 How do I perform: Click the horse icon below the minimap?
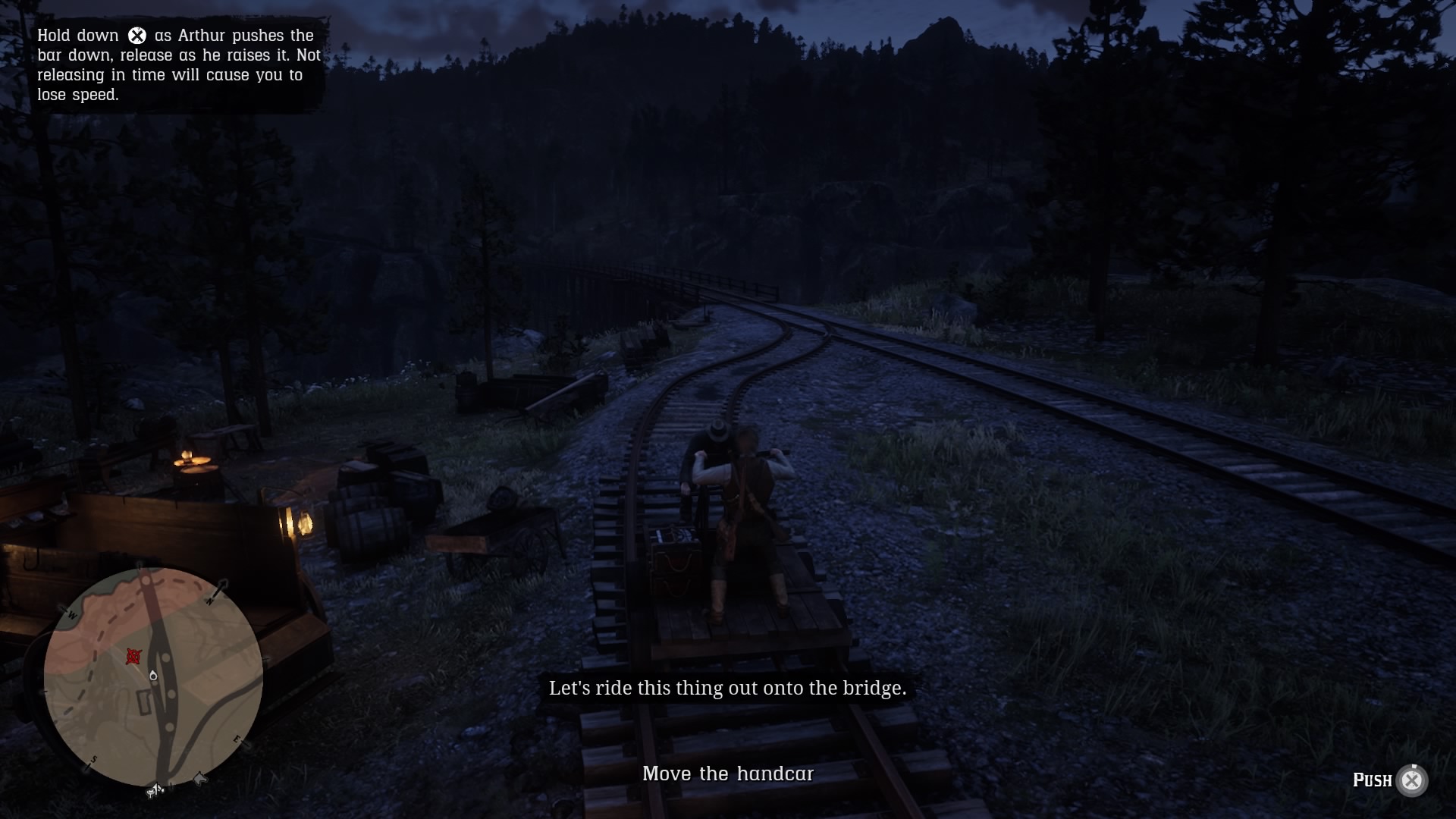[199, 779]
